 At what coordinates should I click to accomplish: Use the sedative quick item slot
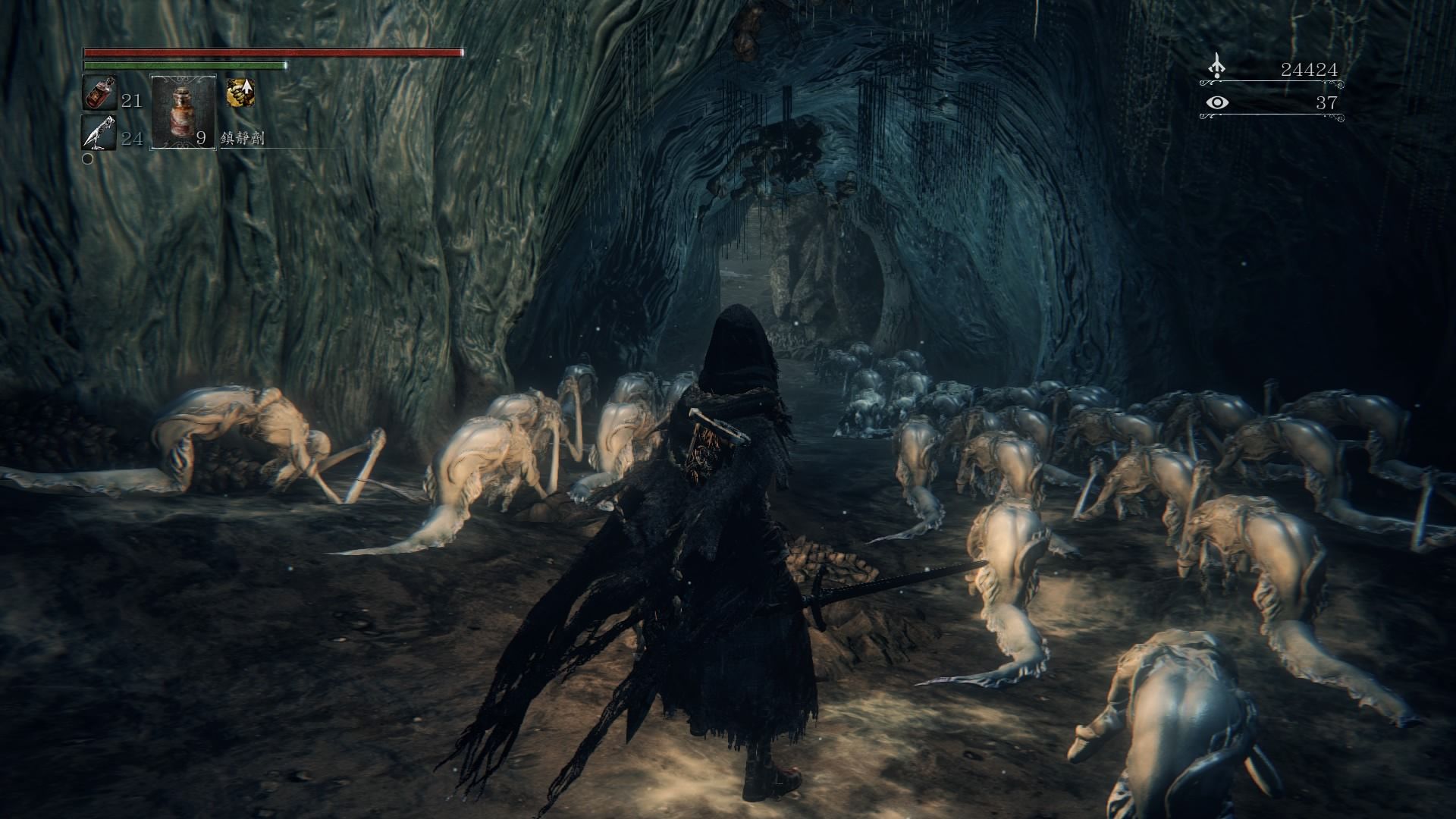(x=184, y=111)
